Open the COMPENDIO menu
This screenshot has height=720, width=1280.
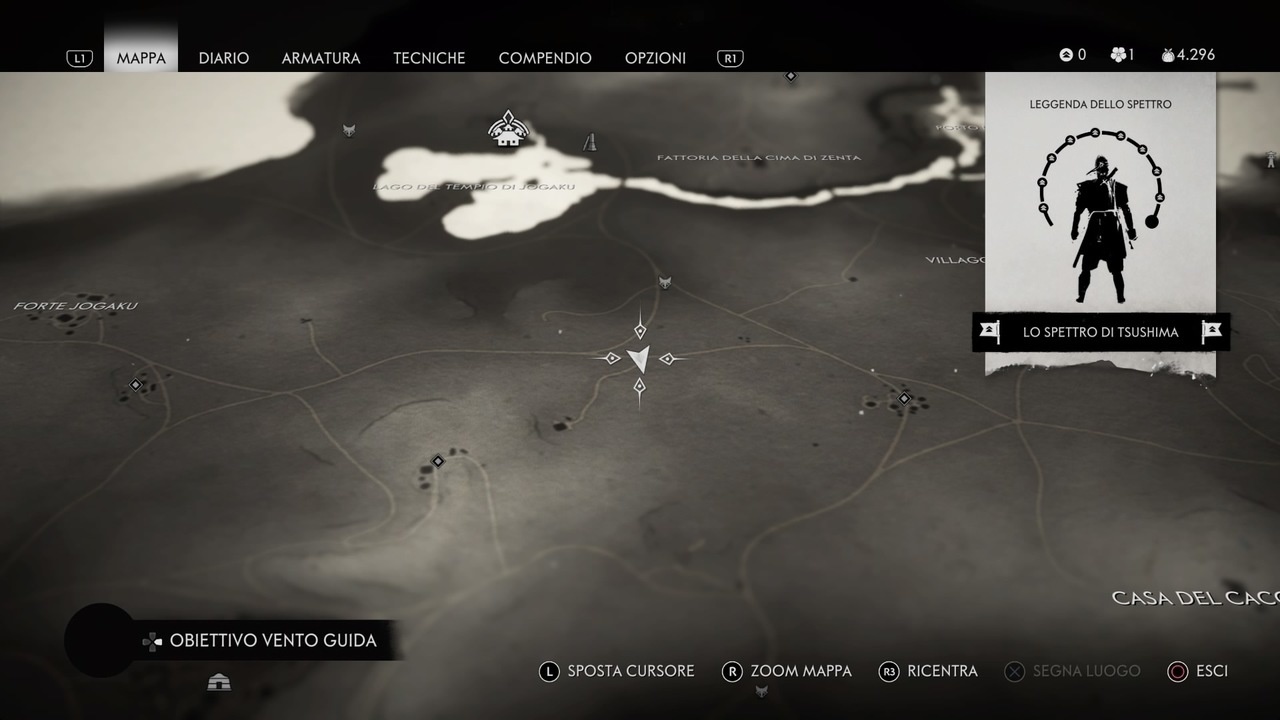click(x=545, y=58)
